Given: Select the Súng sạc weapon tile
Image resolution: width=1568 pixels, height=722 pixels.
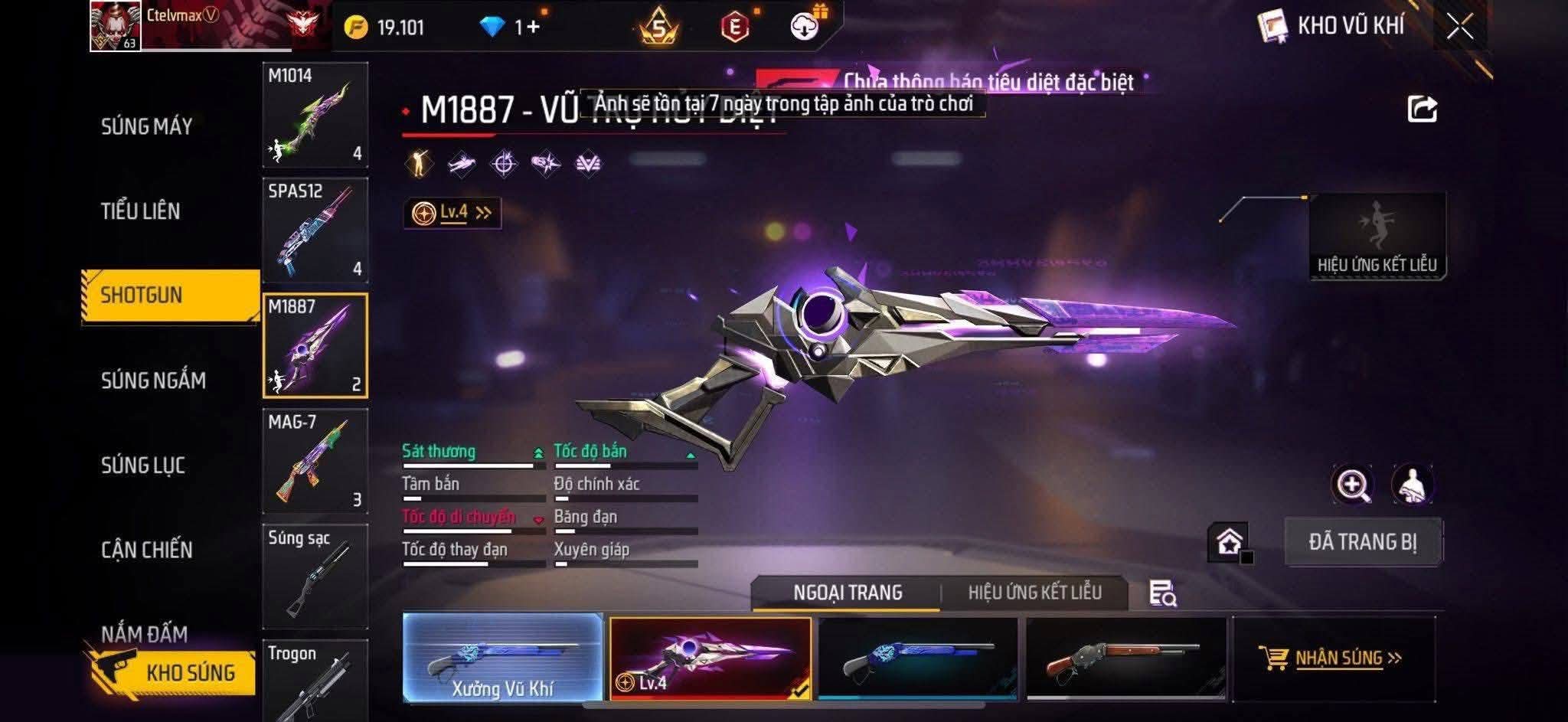Looking at the screenshot, I should pos(315,576).
